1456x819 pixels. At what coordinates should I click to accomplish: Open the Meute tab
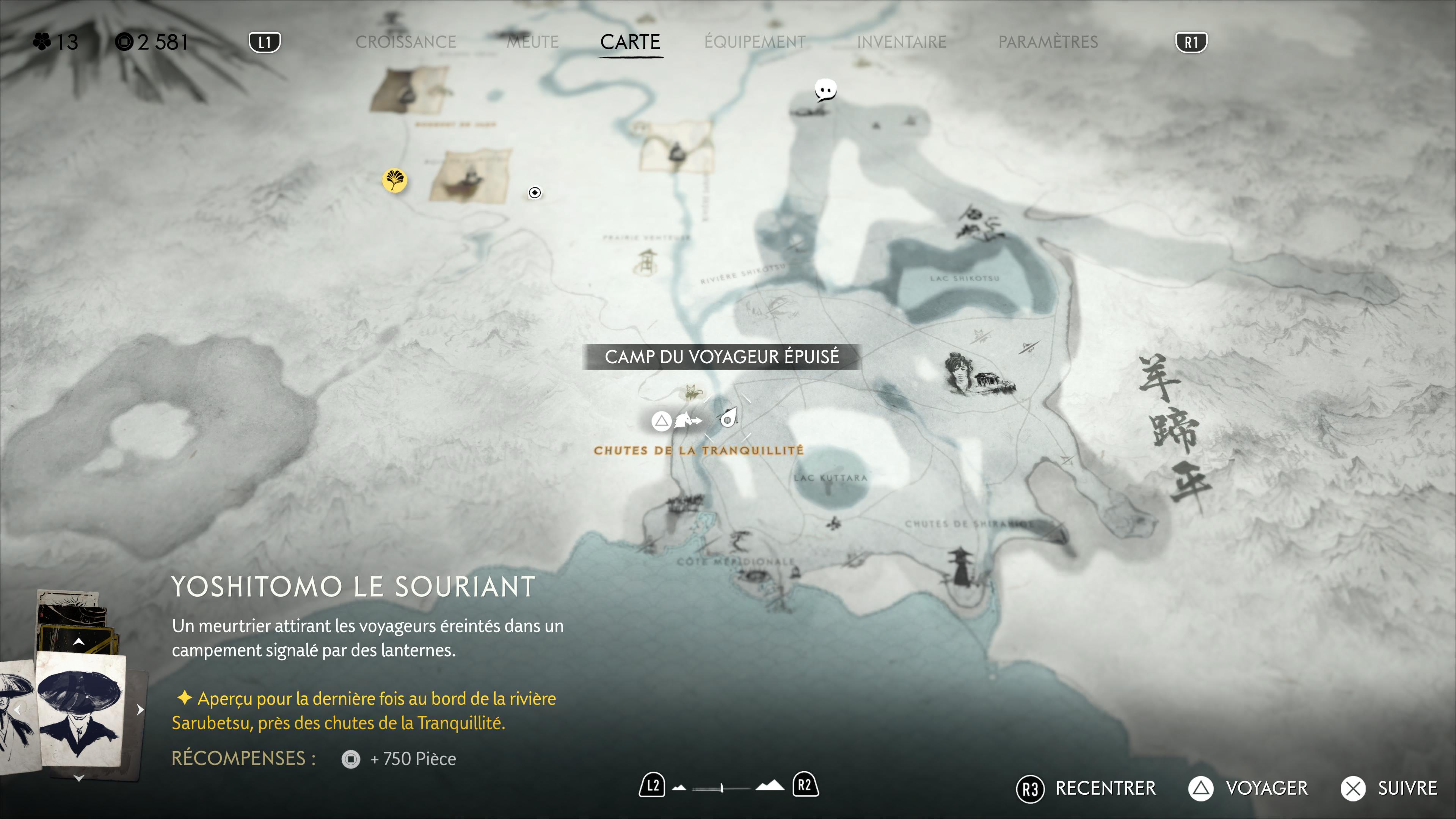[532, 42]
